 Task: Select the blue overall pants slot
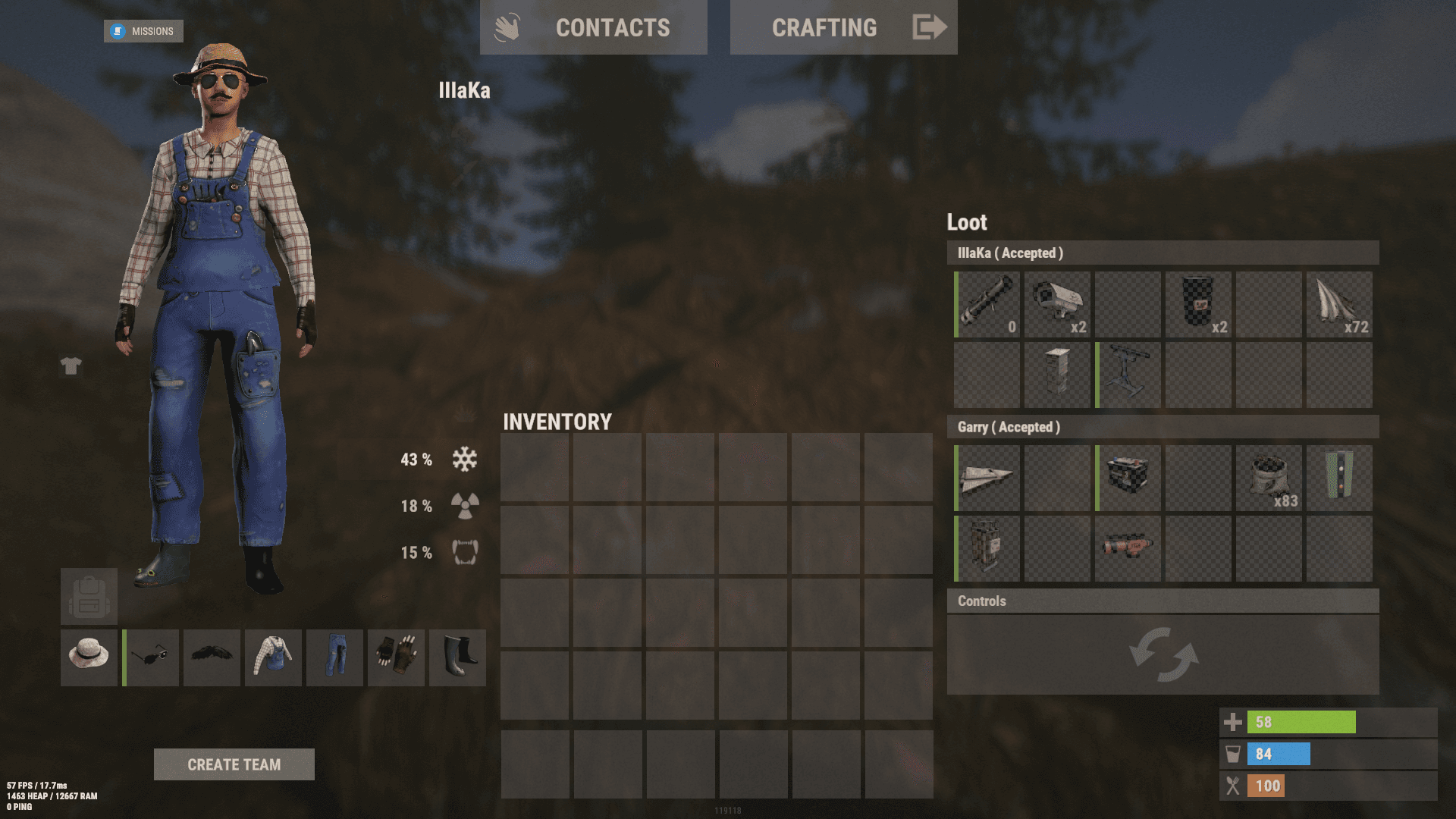coord(334,657)
